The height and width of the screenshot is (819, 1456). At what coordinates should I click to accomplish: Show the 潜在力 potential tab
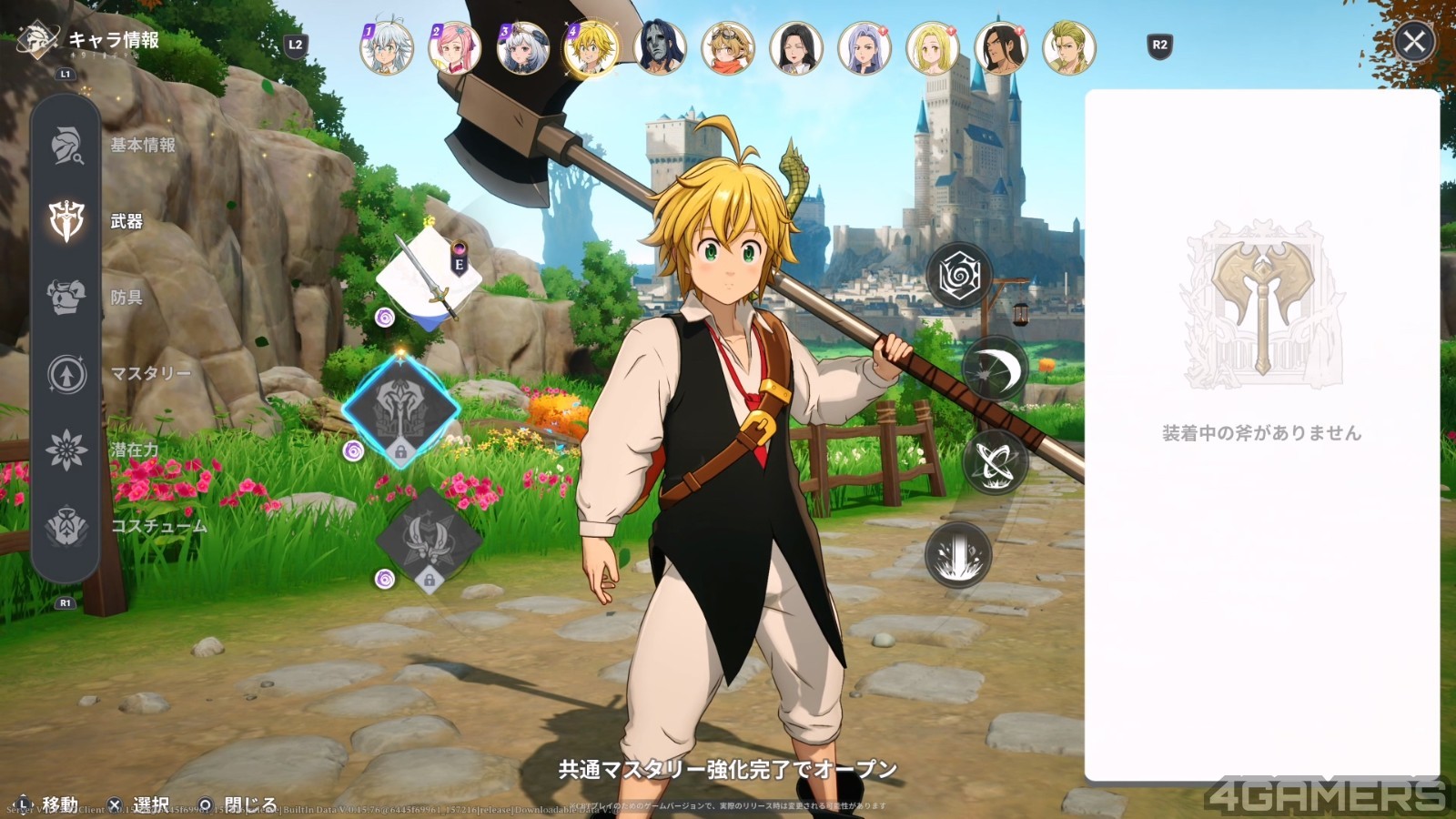point(66,450)
